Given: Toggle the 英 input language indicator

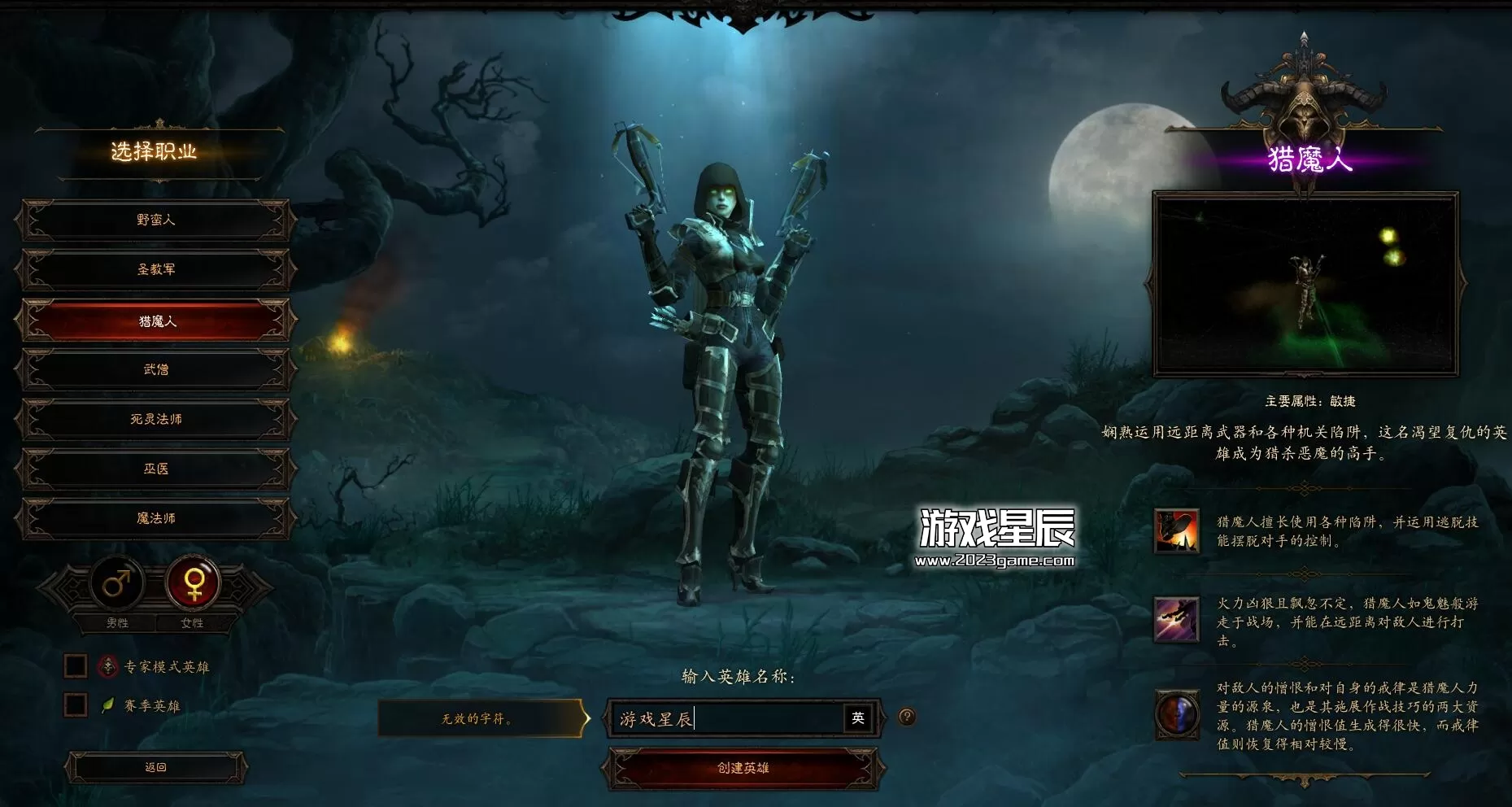Looking at the screenshot, I should pyautogui.click(x=858, y=718).
